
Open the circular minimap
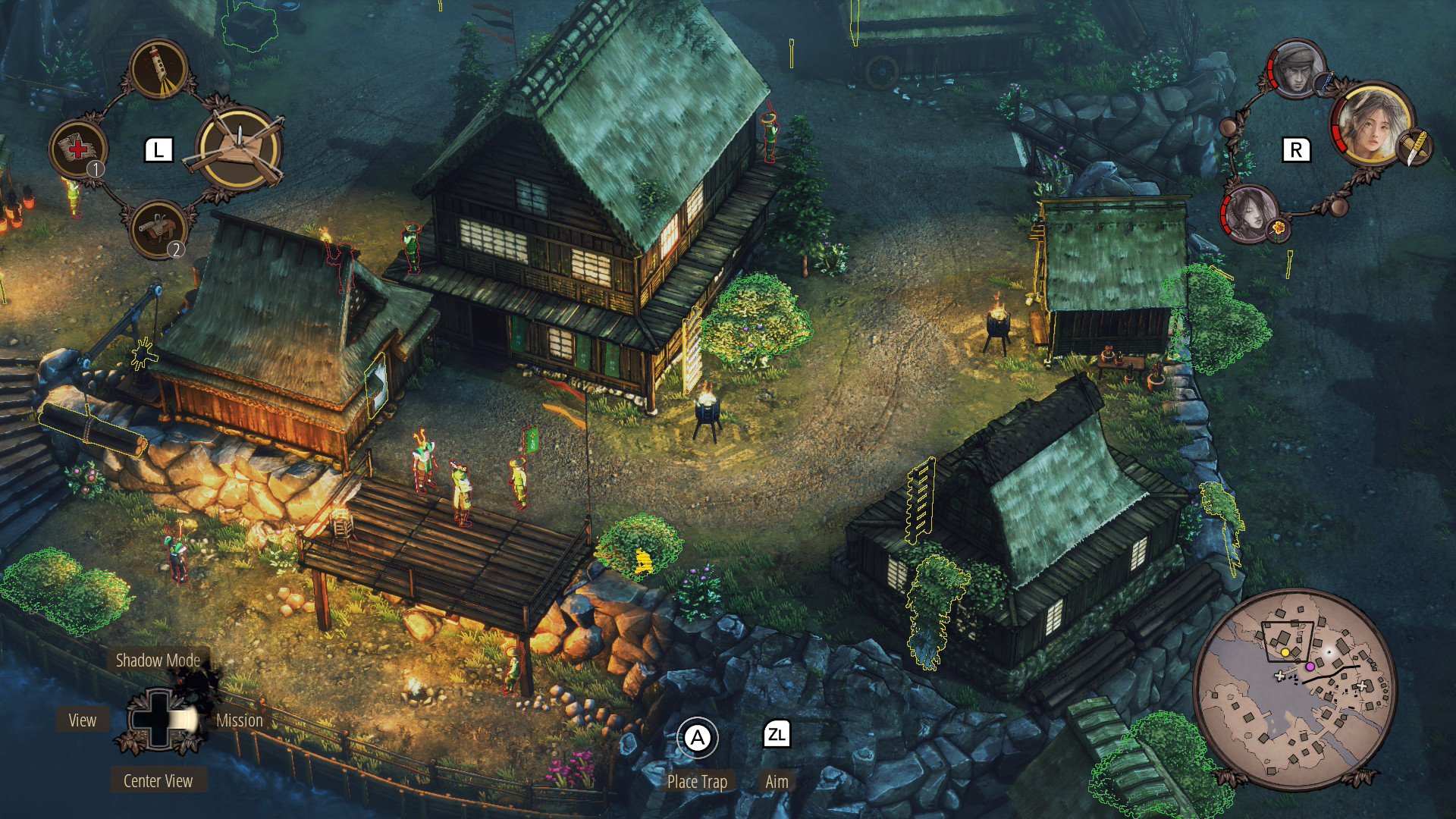1294,689
